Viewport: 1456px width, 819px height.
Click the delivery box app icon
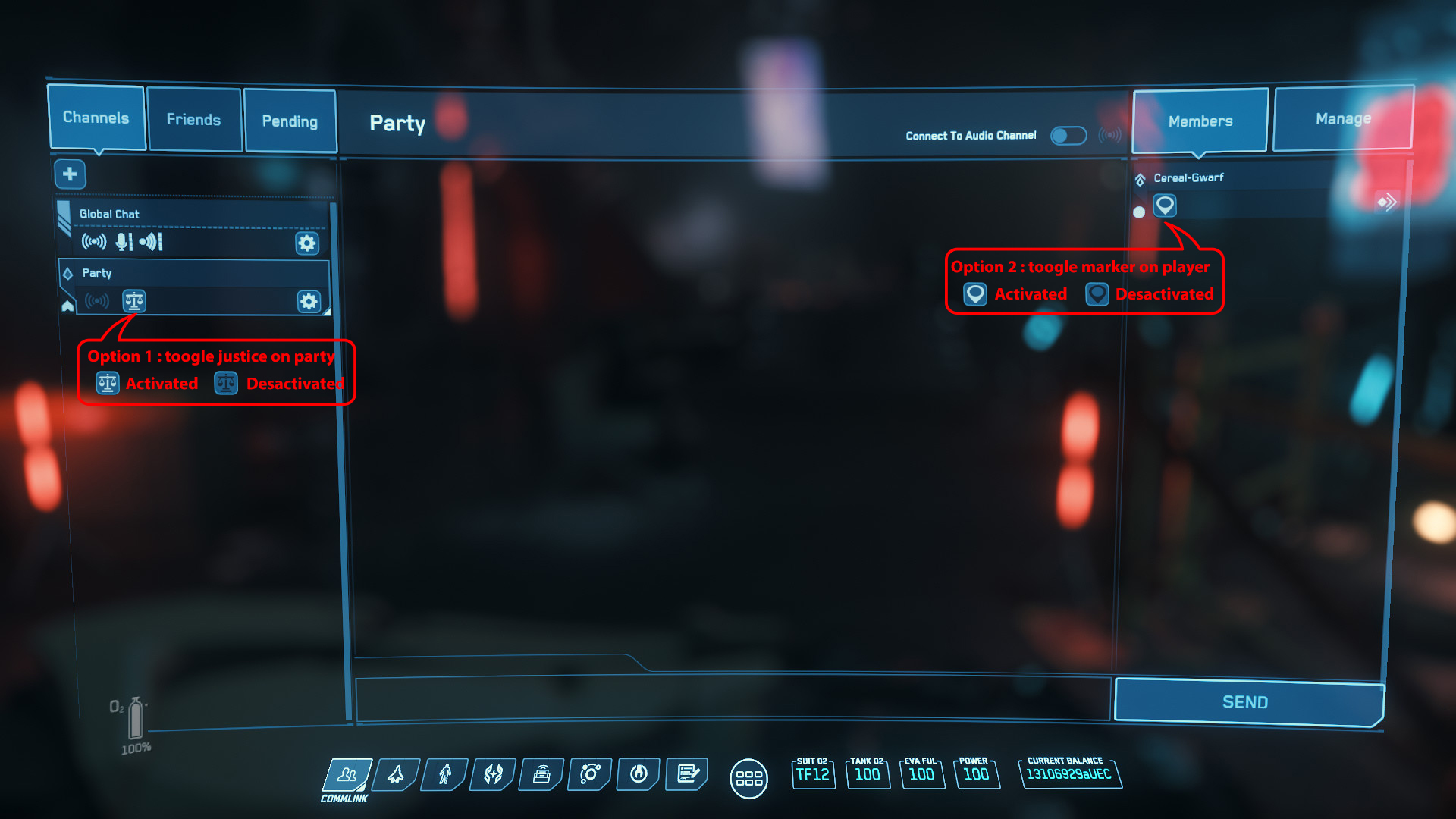click(541, 776)
